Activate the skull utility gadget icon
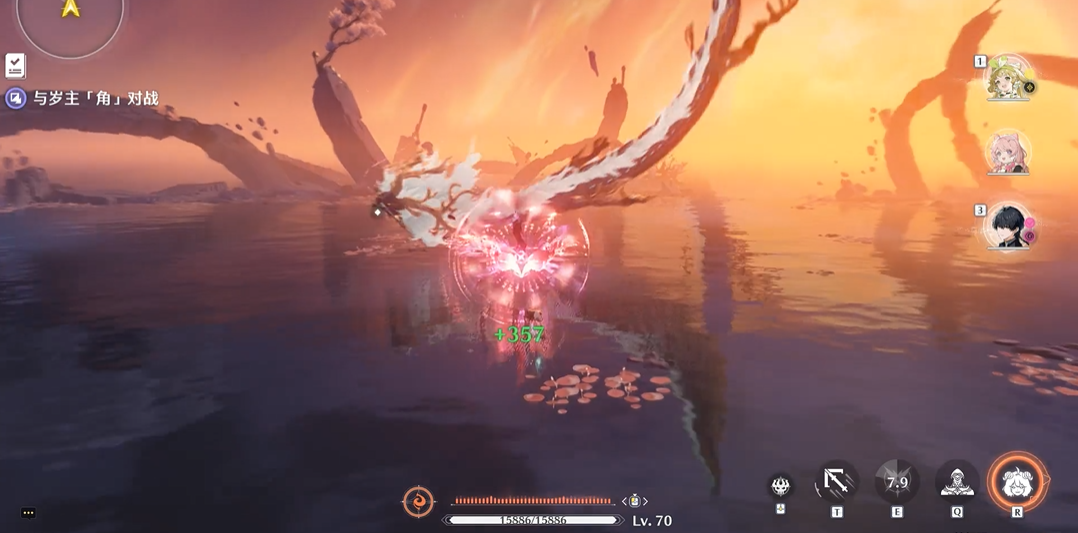Image resolution: width=1078 pixels, height=533 pixels. [x=781, y=486]
